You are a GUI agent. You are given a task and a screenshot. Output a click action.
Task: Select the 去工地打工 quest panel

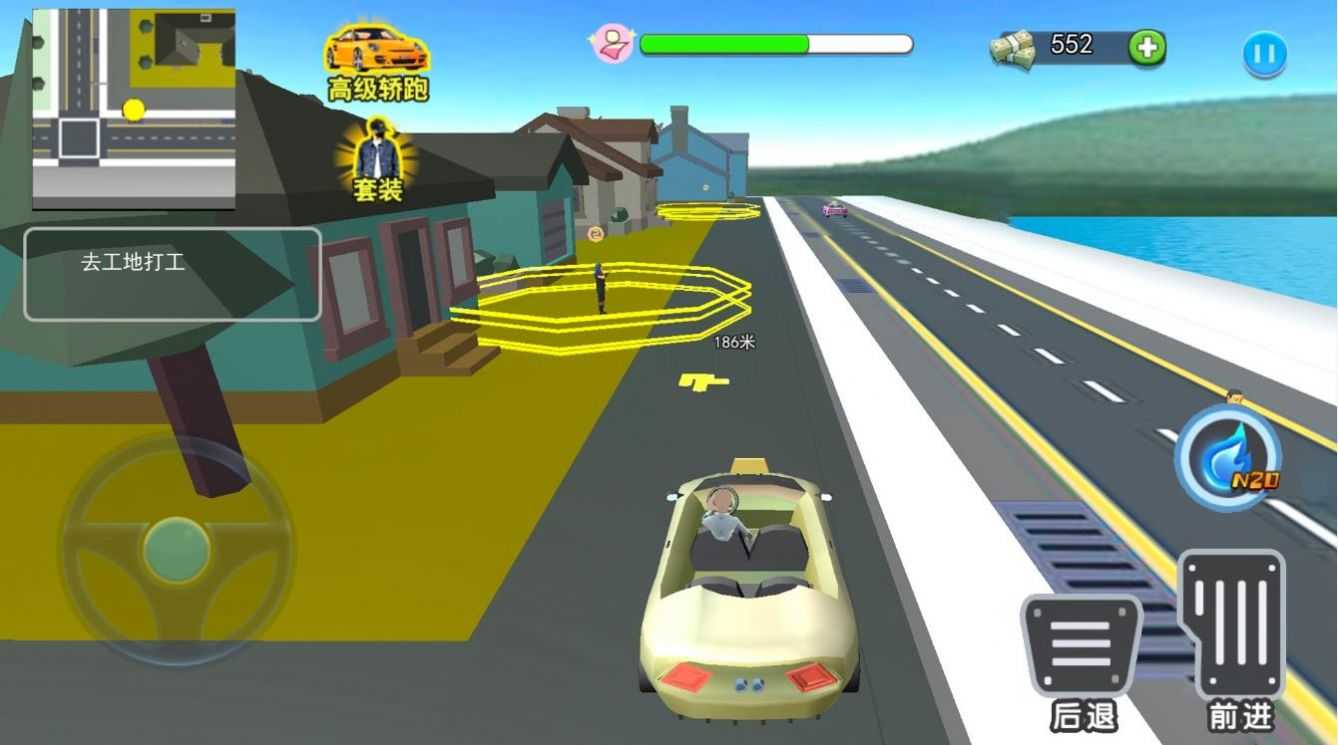click(172, 274)
